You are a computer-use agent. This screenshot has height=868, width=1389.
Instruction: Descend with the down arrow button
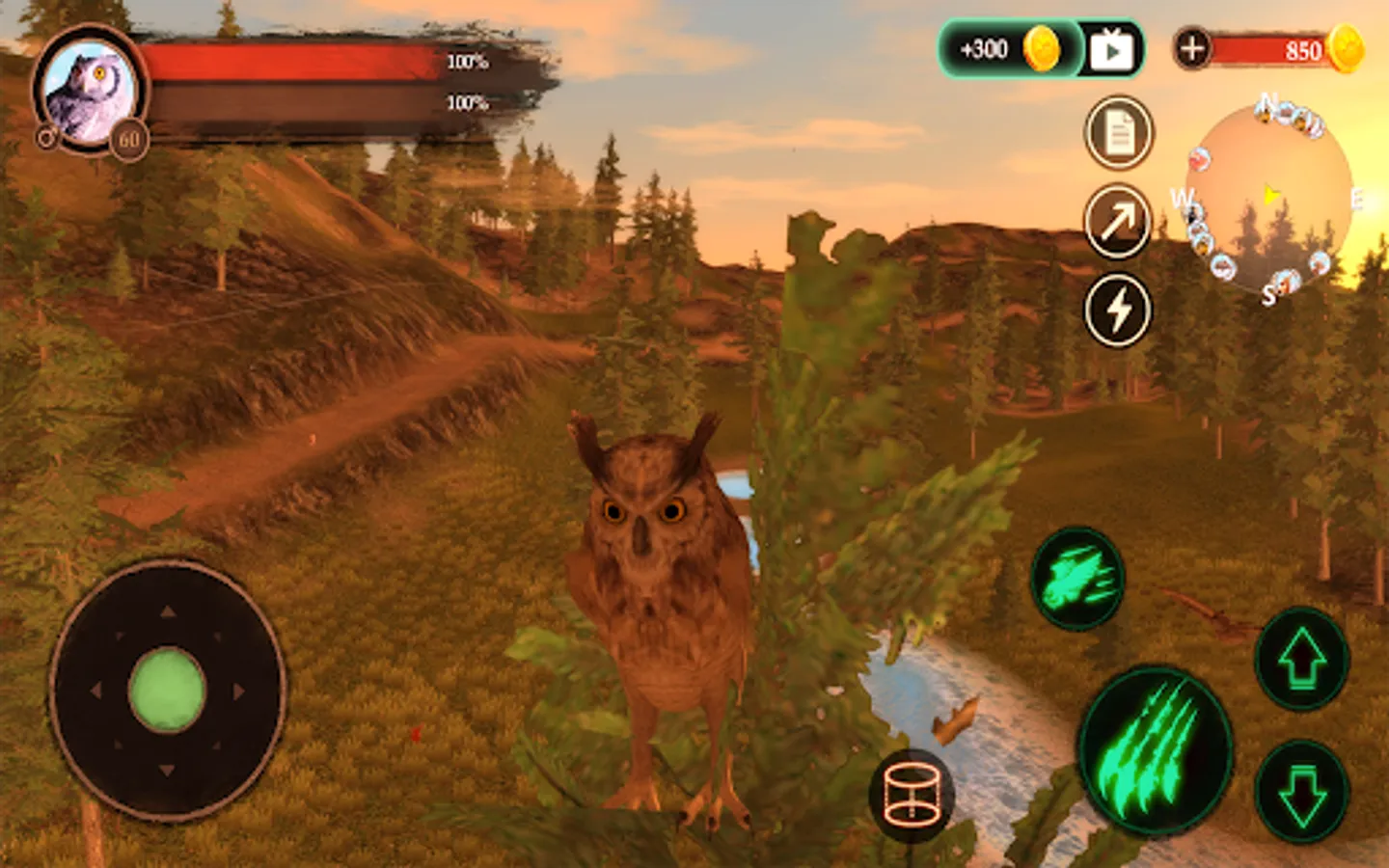point(1302,791)
